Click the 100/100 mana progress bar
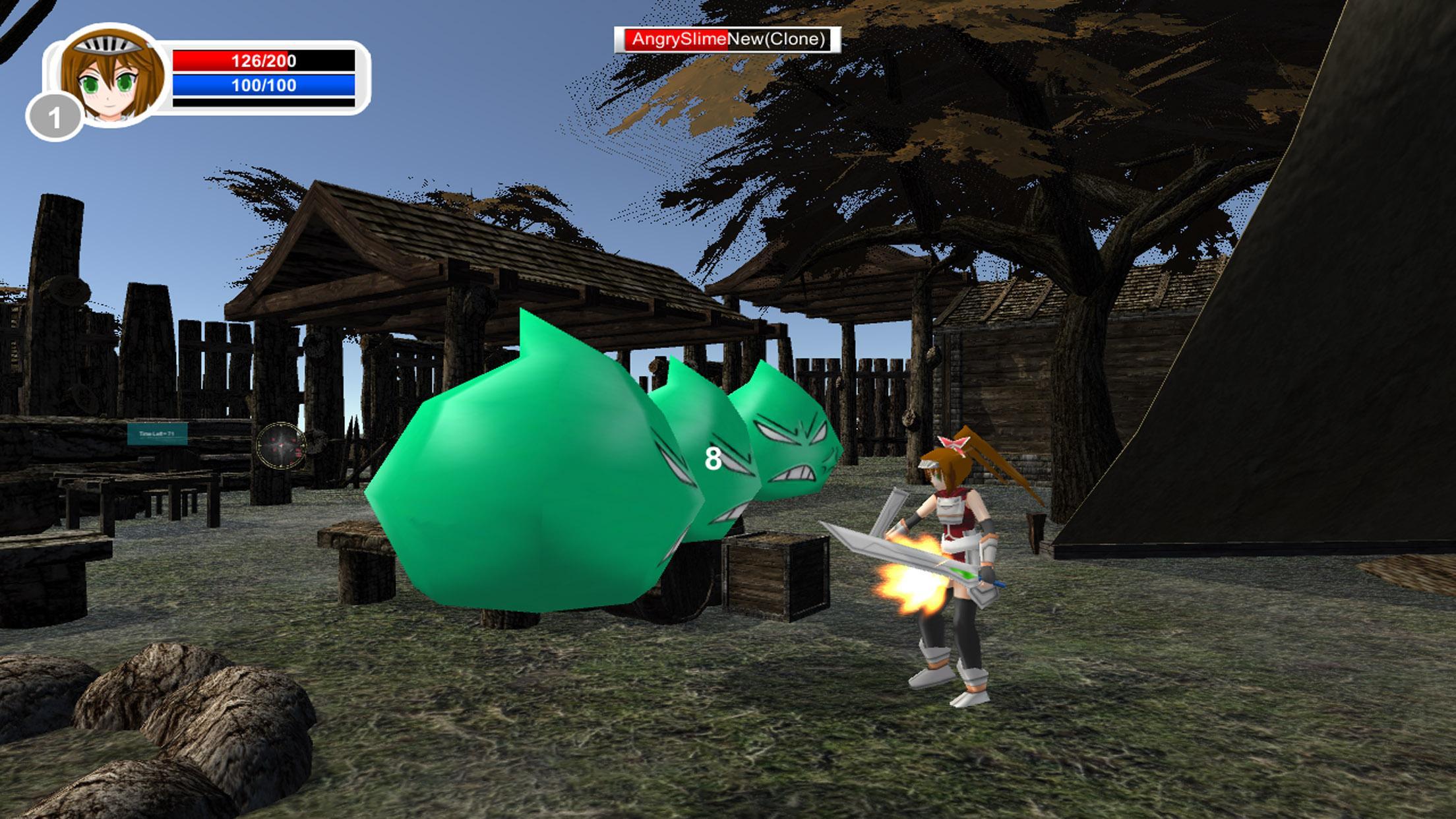1456x819 pixels. [x=262, y=84]
